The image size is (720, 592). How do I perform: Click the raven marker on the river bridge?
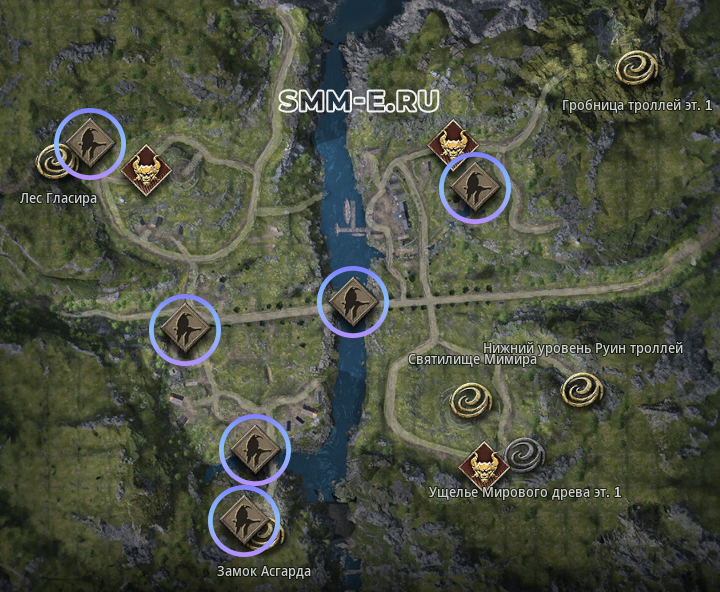[x=352, y=302]
